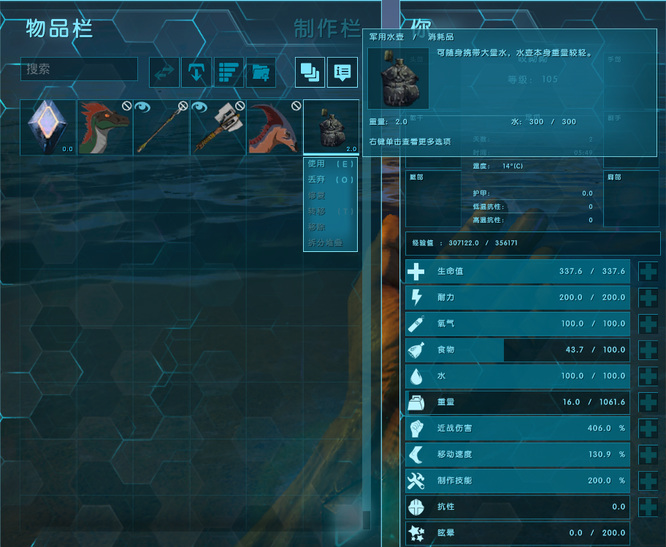The image size is (666, 547).
Task: Click the drop-all down-arrow button
Action: coord(197,72)
